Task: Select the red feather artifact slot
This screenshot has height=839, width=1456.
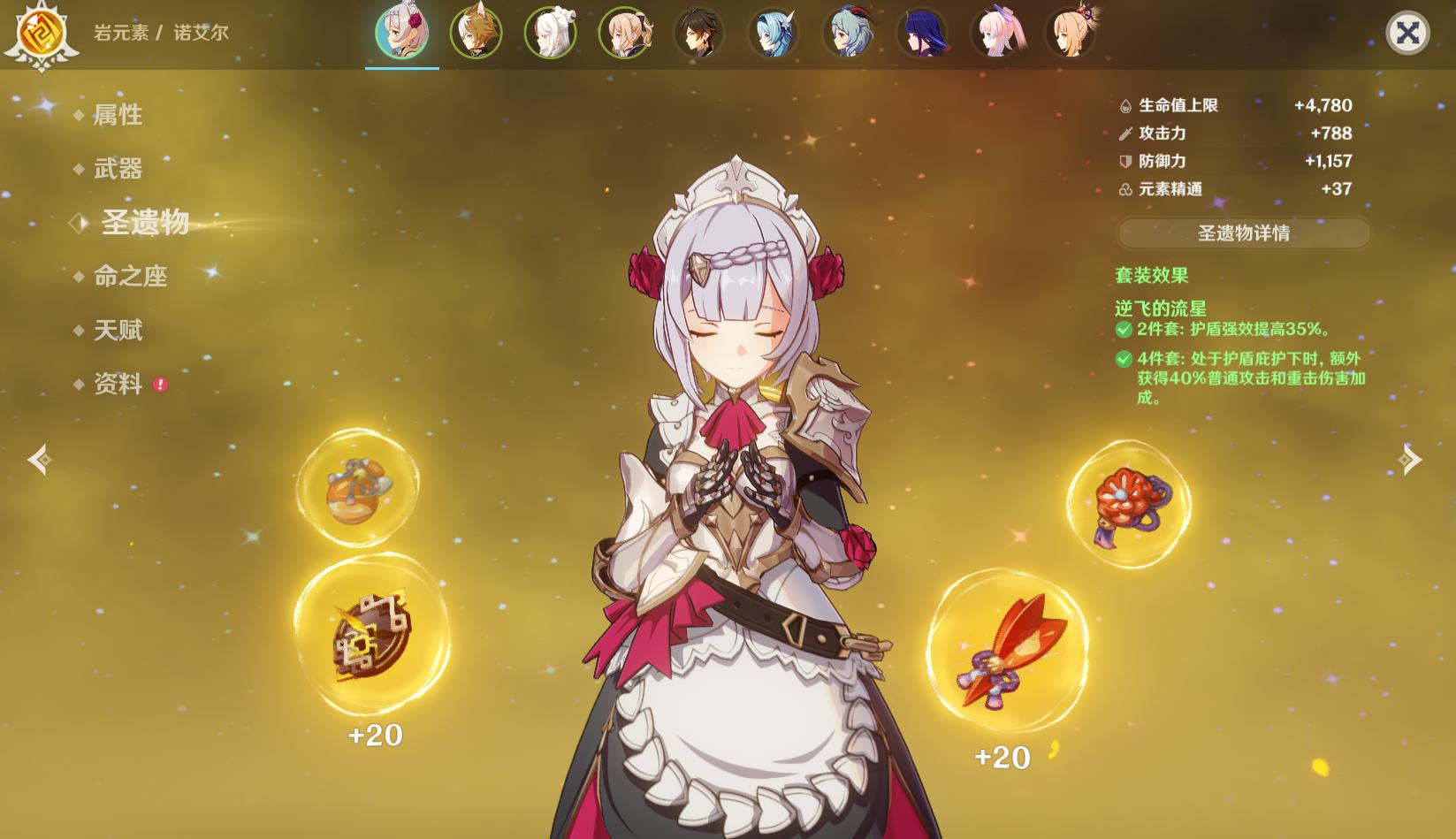Action: click(x=1008, y=652)
